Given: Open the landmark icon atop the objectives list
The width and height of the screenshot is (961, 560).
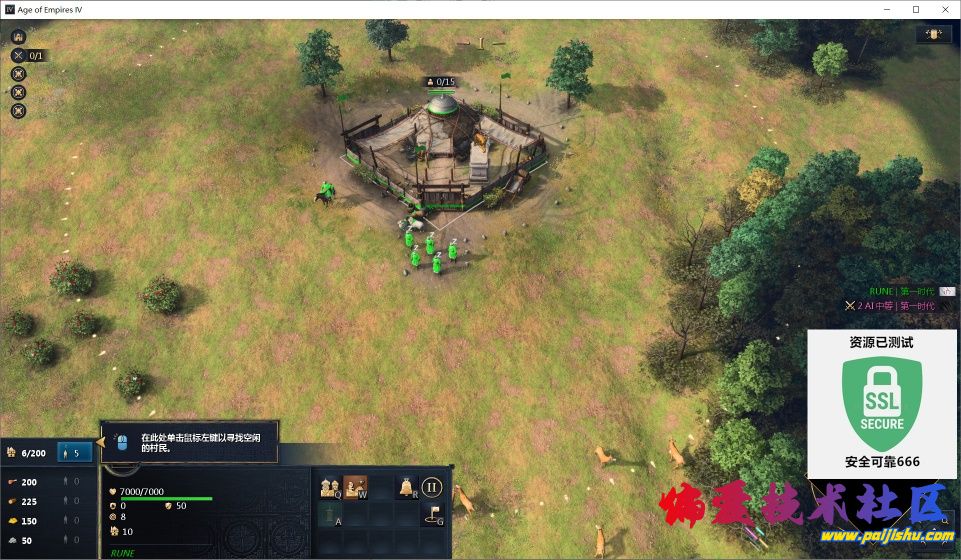Looking at the screenshot, I should tap(18, 36).
